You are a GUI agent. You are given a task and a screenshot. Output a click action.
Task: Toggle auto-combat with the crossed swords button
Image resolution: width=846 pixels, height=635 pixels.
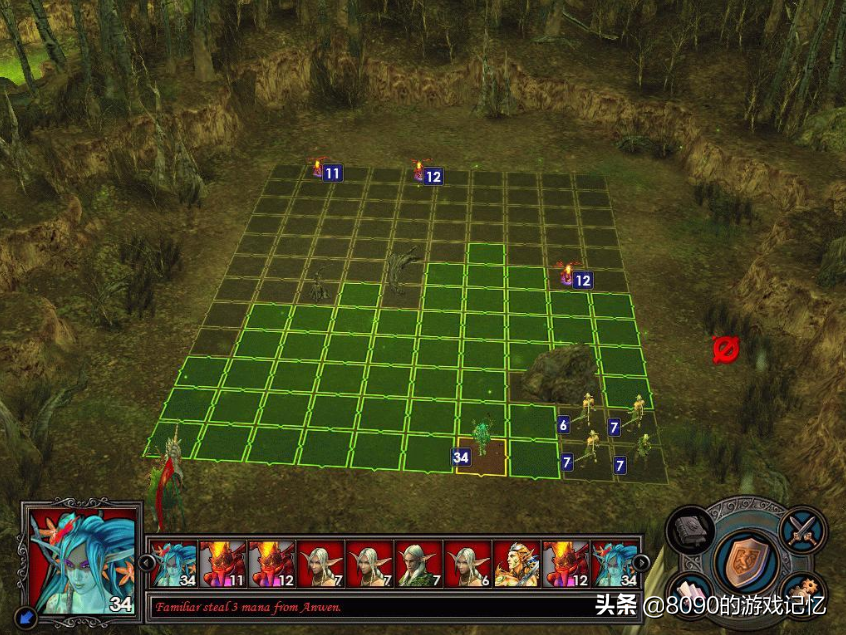(803, 527)
